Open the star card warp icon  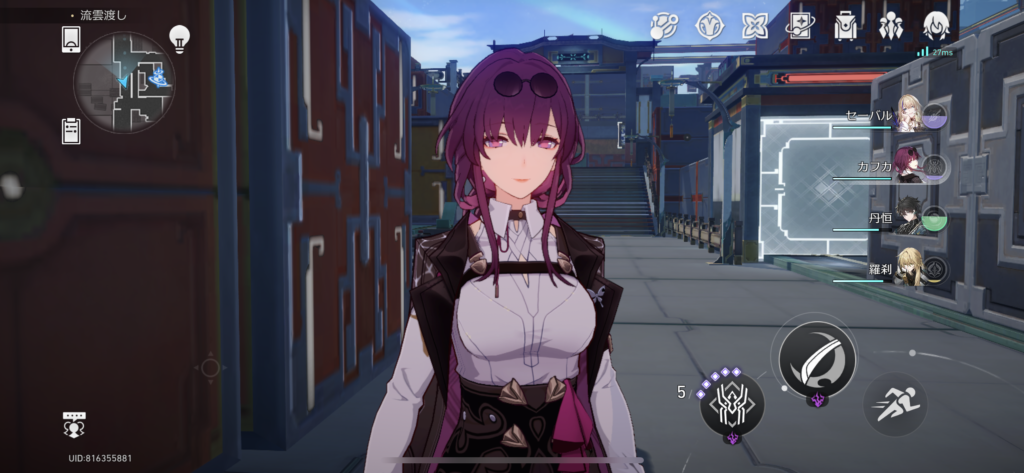coord(799,25)
